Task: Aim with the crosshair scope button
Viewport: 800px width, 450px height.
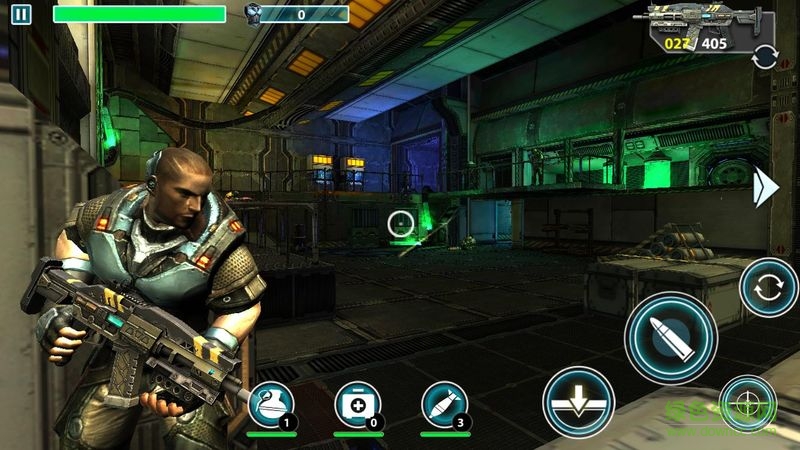Action: (x=747, y=402)
